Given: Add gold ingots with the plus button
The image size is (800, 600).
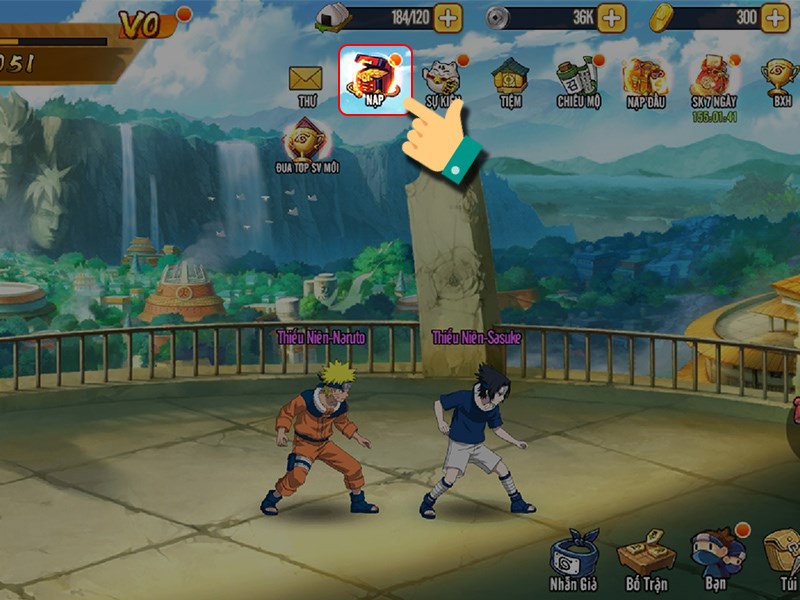Looking at the screenshot, I should tap(774, 17).
